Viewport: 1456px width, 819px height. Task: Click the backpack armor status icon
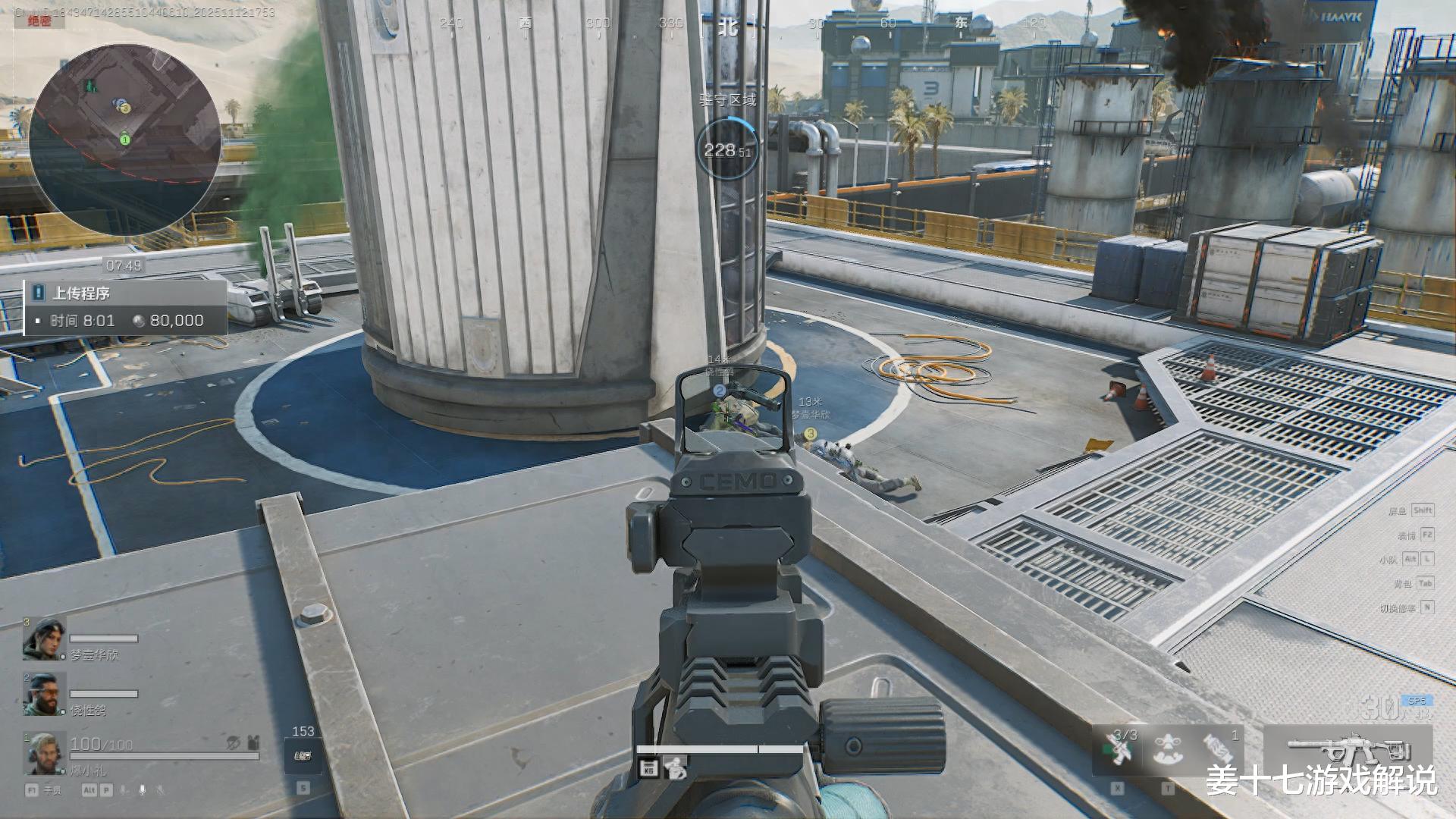253,742
